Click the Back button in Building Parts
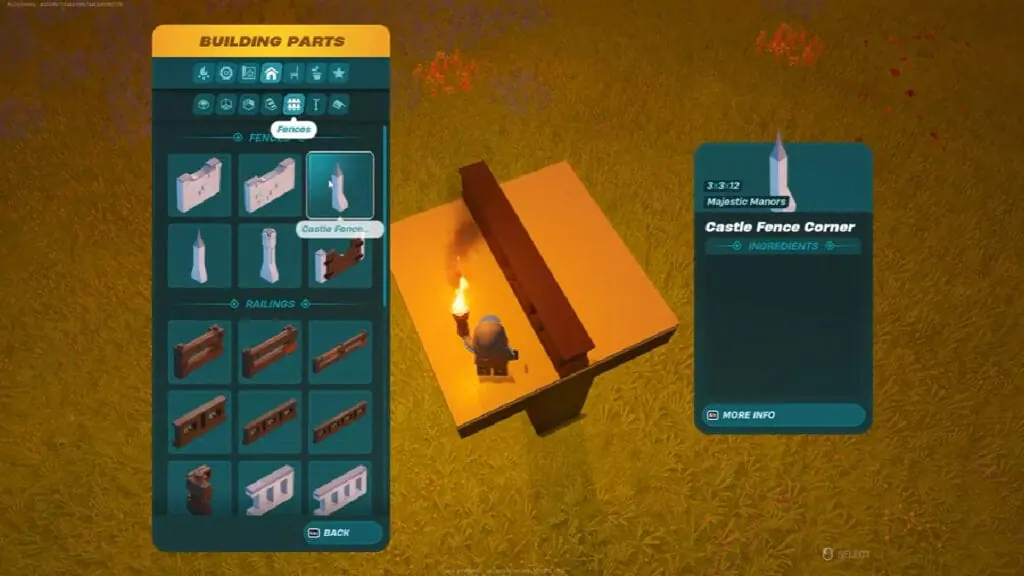The width and height of the screenshot is (1024, 576). pos(342,532)
